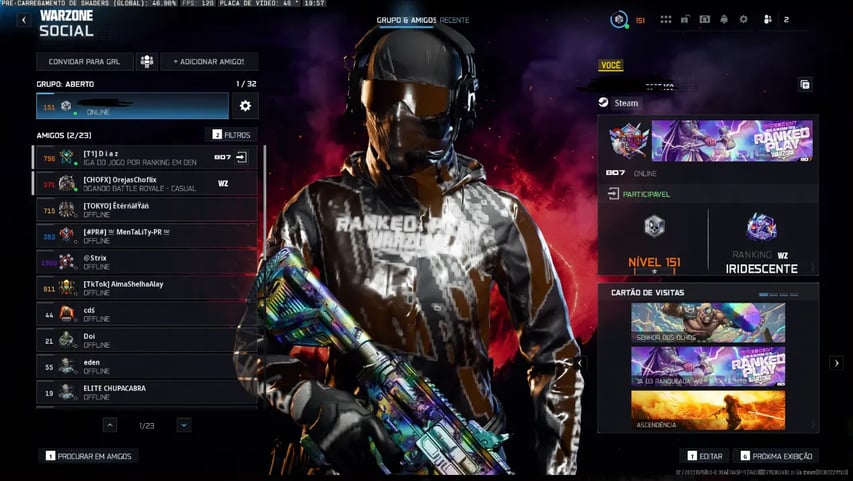Choose the @Strix friend entry
The image size is (853, 481).
[145, 262]
